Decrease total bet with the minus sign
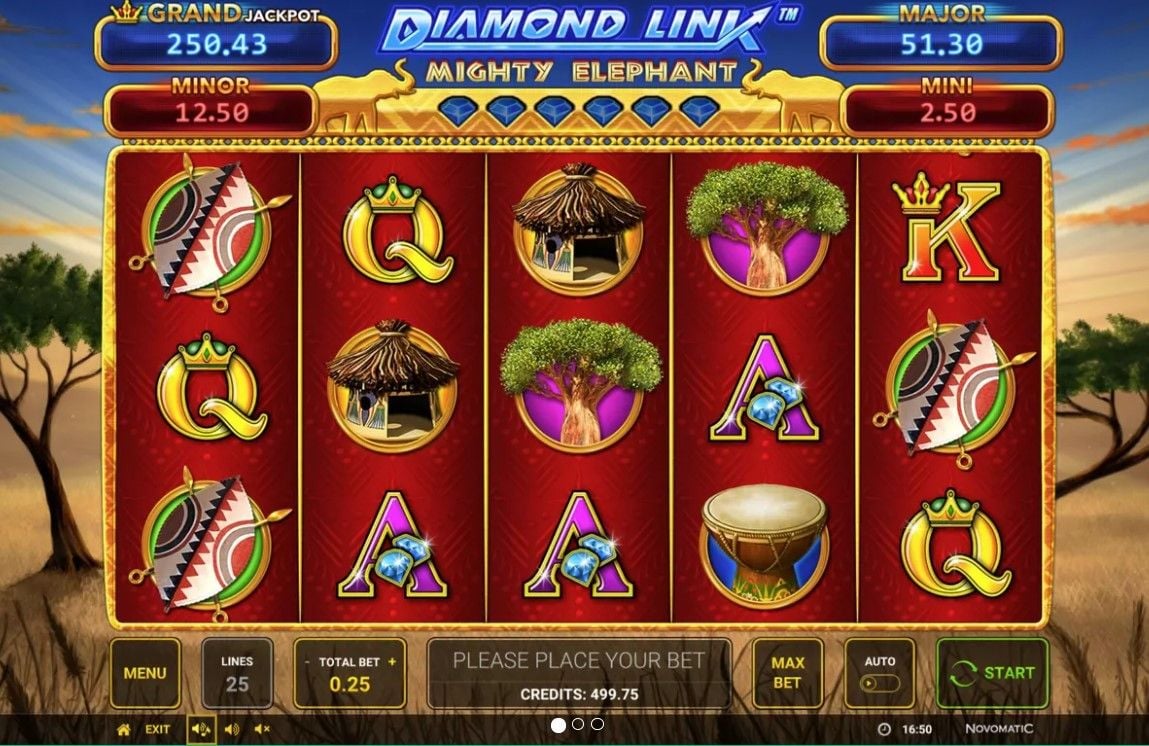 [309, 662]
